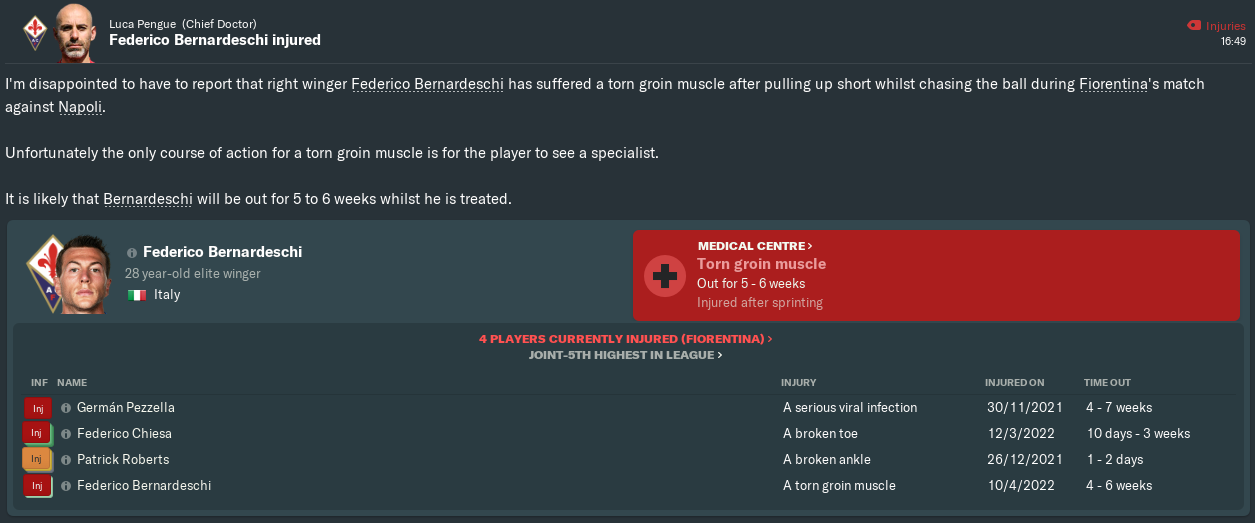Click Federico Bernardeschi row in injury table
The width and height of the screenshot is (1255, 523).
(x=144, y=486)
